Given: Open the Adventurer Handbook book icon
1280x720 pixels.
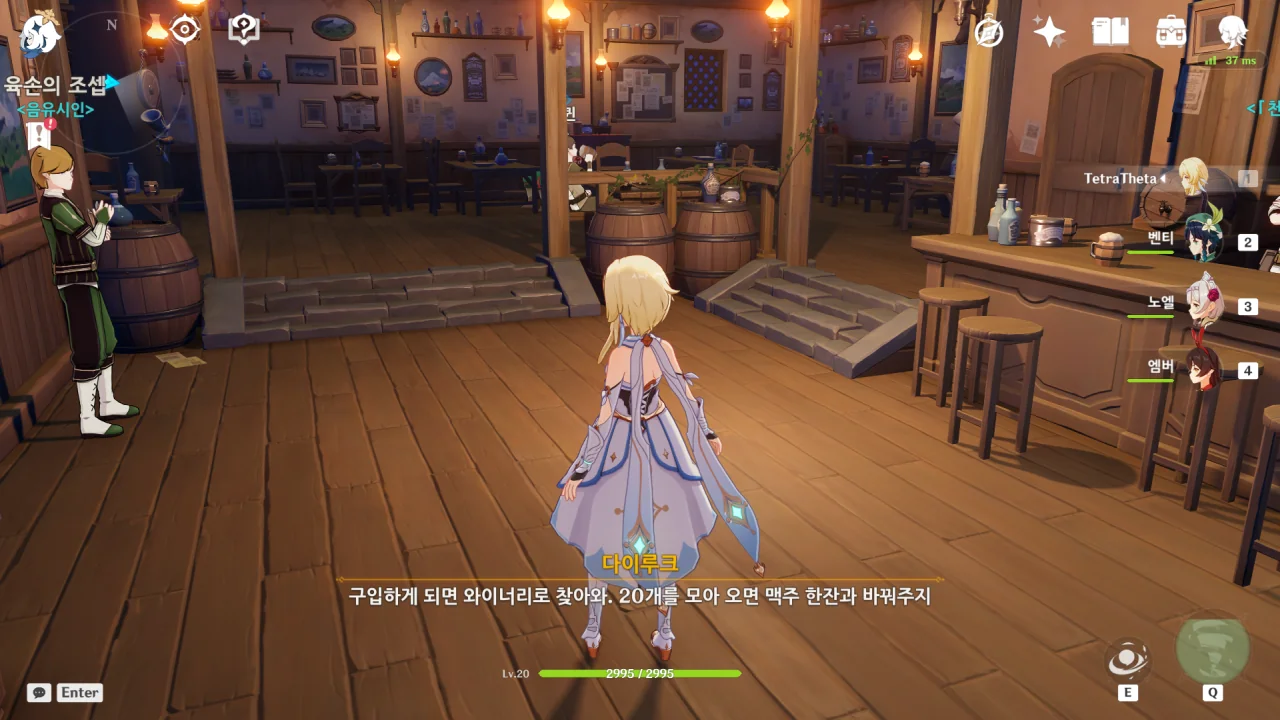Looking at the screenshot, I should [1110, 32].
